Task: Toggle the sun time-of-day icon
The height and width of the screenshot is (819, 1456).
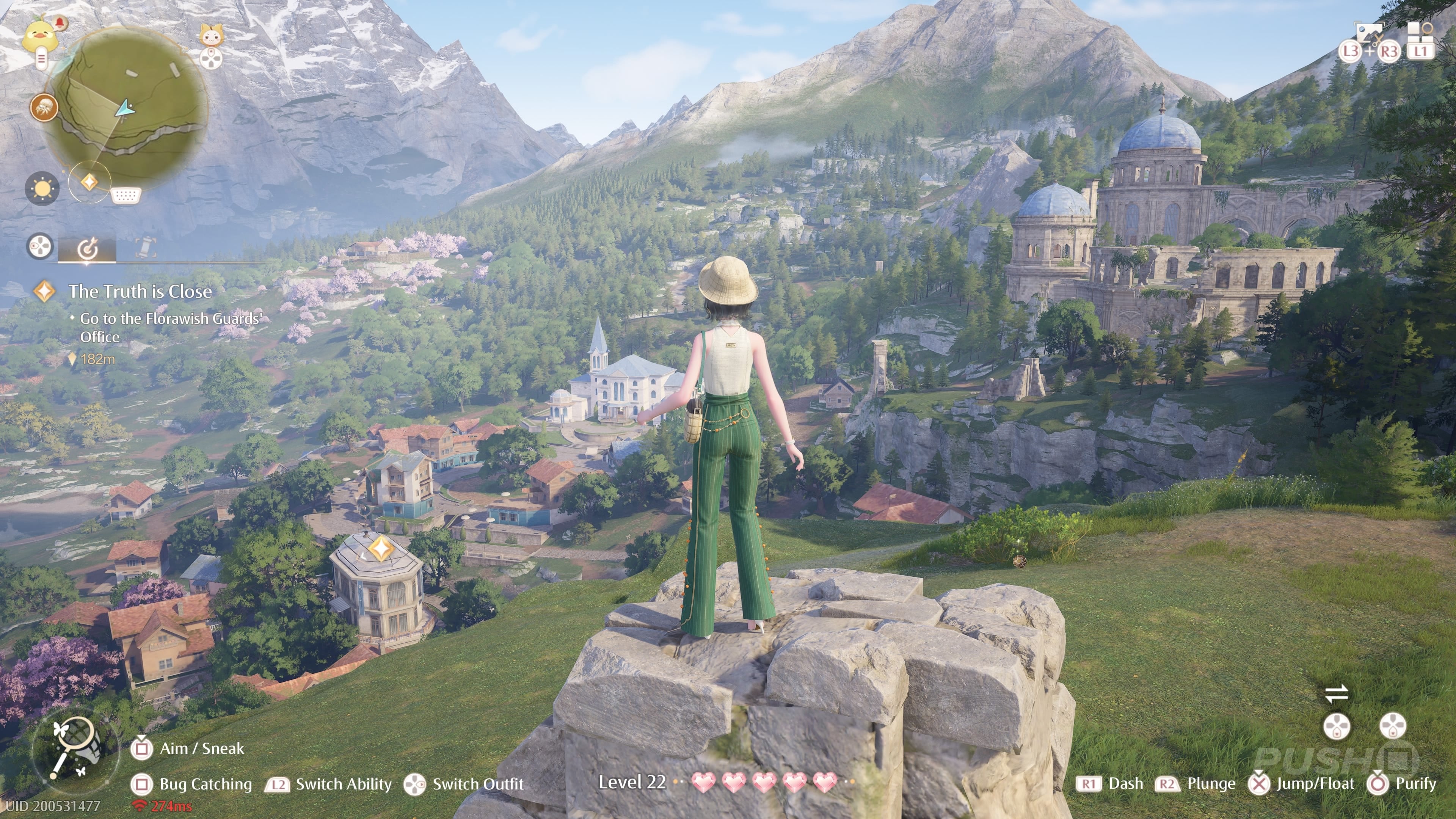Action: [x=42, y=188]
